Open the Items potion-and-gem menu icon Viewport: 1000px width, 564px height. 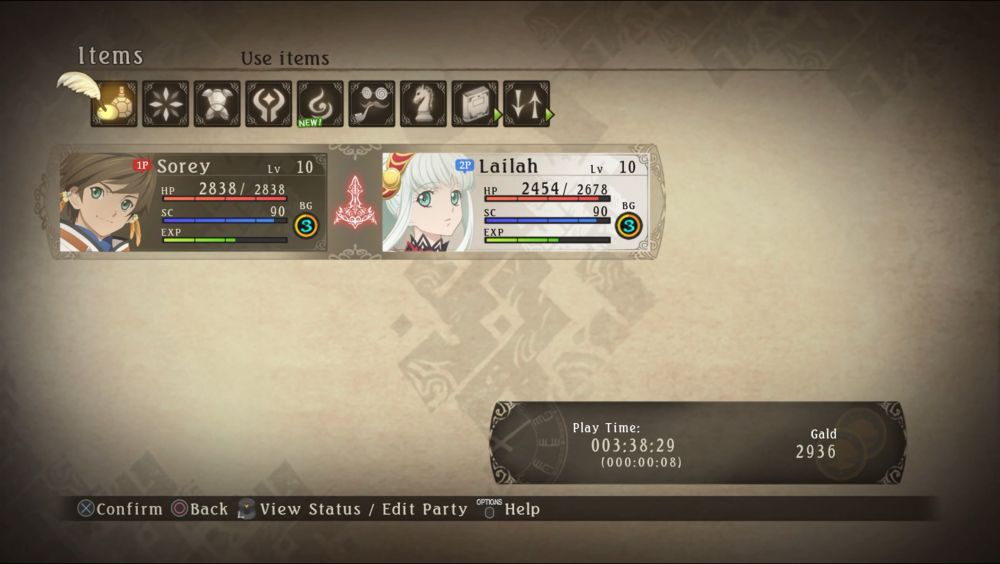[x=114, y=104]
